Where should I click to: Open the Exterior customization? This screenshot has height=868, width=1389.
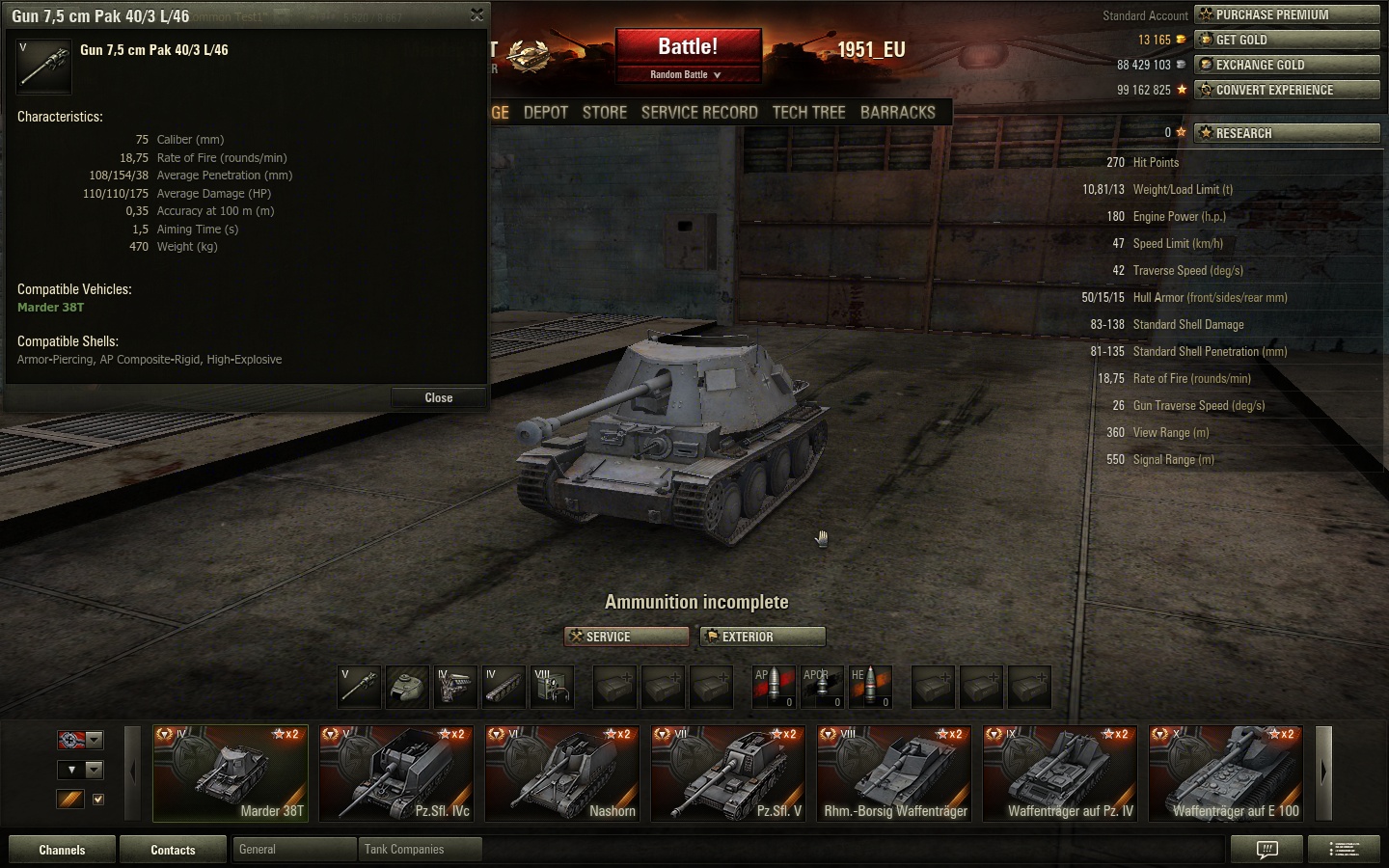click(763, 637)
